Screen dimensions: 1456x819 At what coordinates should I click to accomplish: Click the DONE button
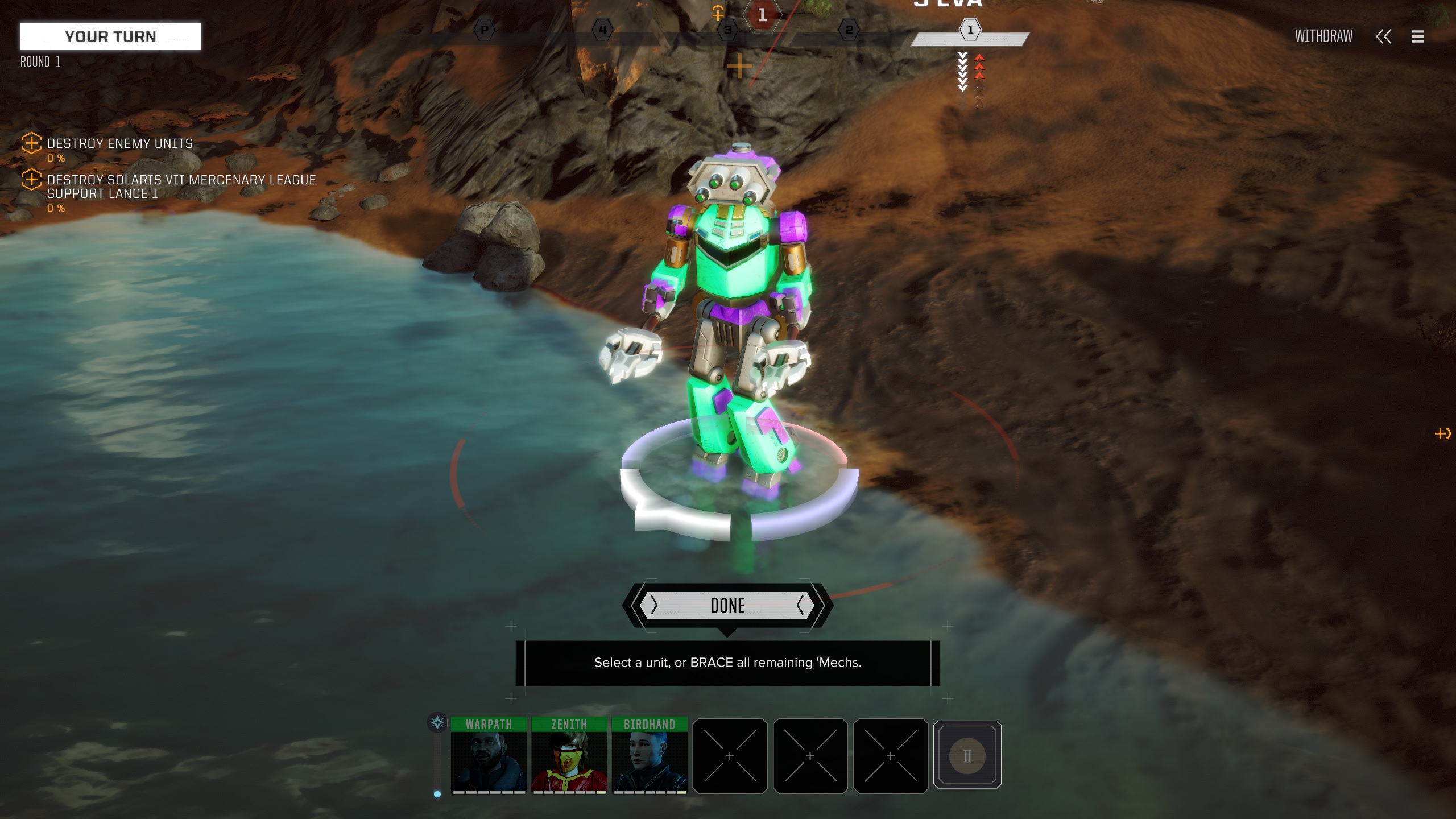tap(727, 606)
